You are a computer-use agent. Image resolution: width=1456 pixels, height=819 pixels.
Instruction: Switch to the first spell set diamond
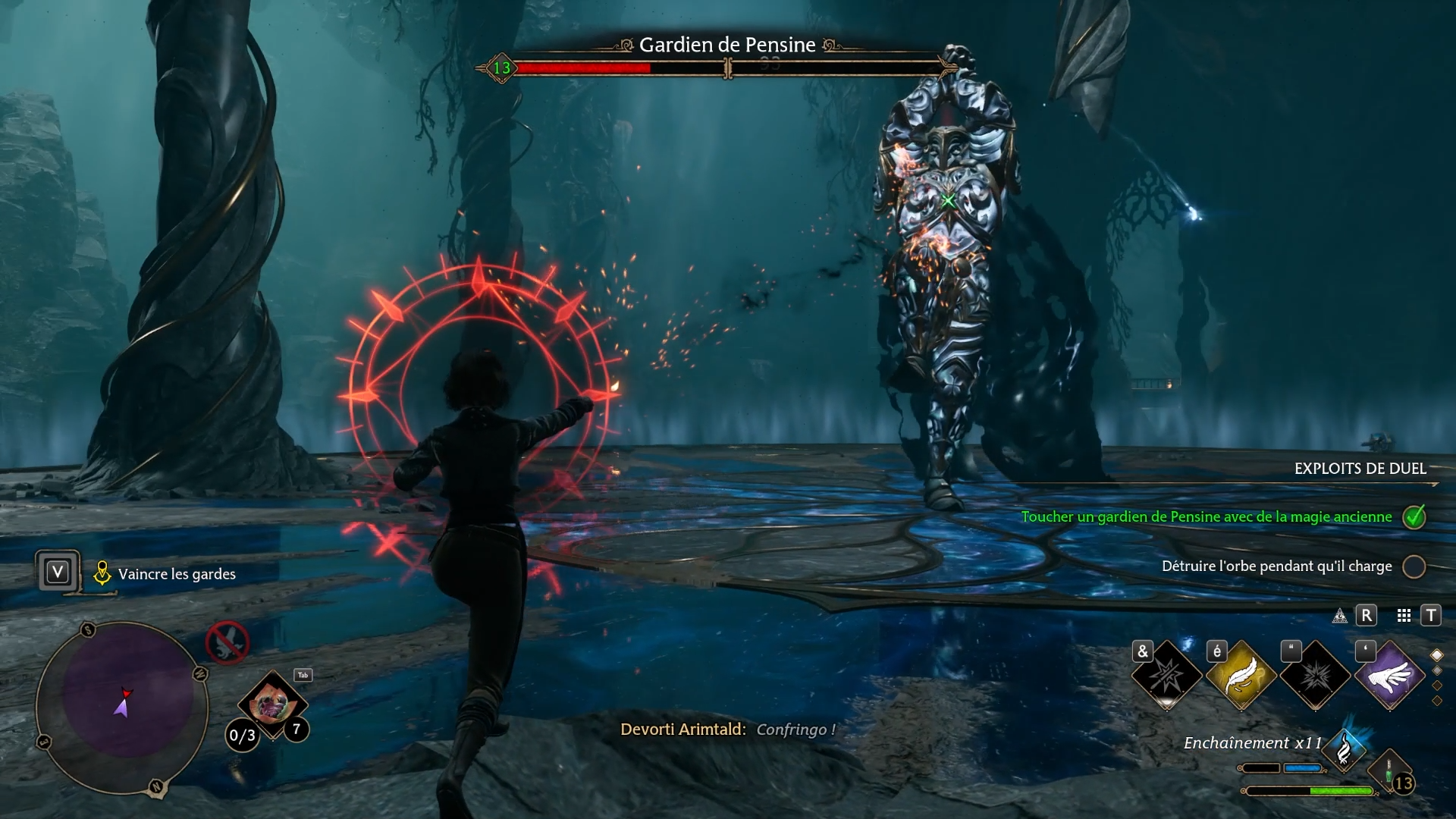(x=1436, y=655)
